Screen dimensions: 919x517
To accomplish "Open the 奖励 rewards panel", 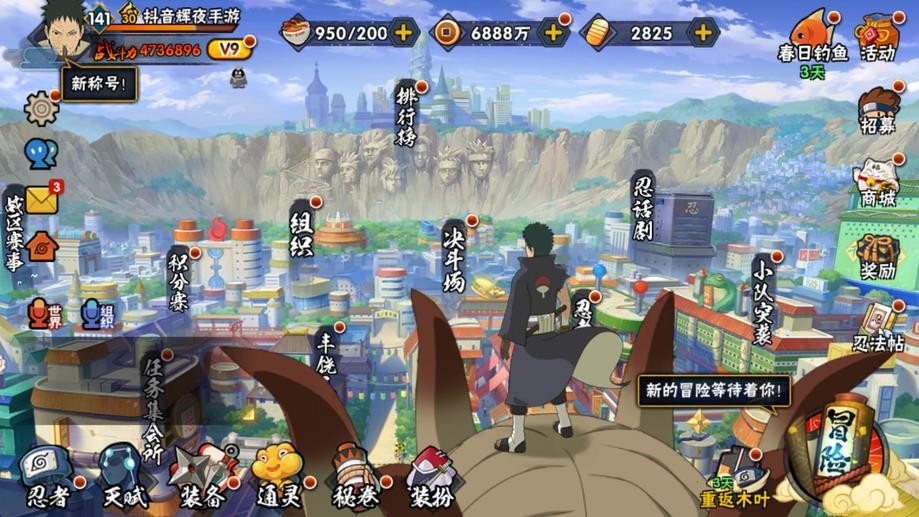I will click(878, 257).
